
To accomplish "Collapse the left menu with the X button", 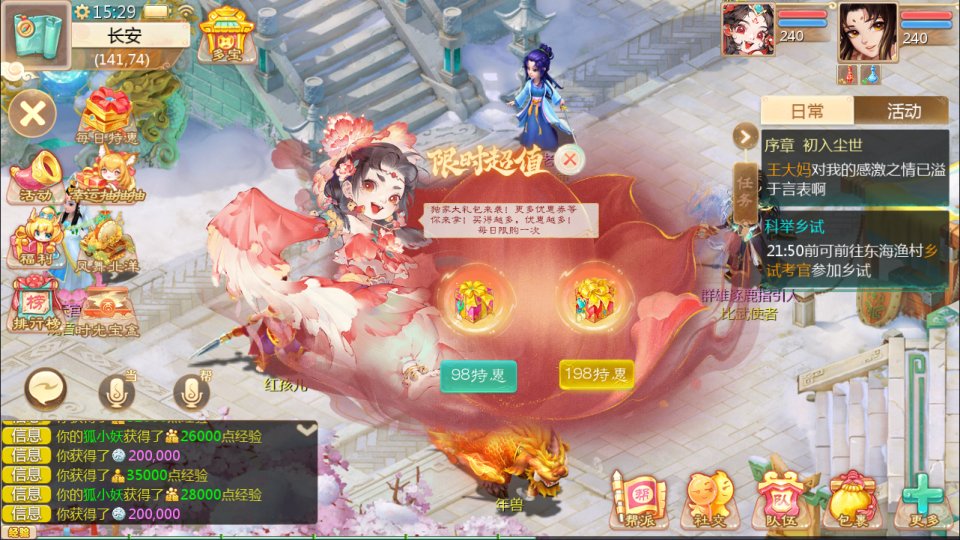I will (x=32, y=113).
